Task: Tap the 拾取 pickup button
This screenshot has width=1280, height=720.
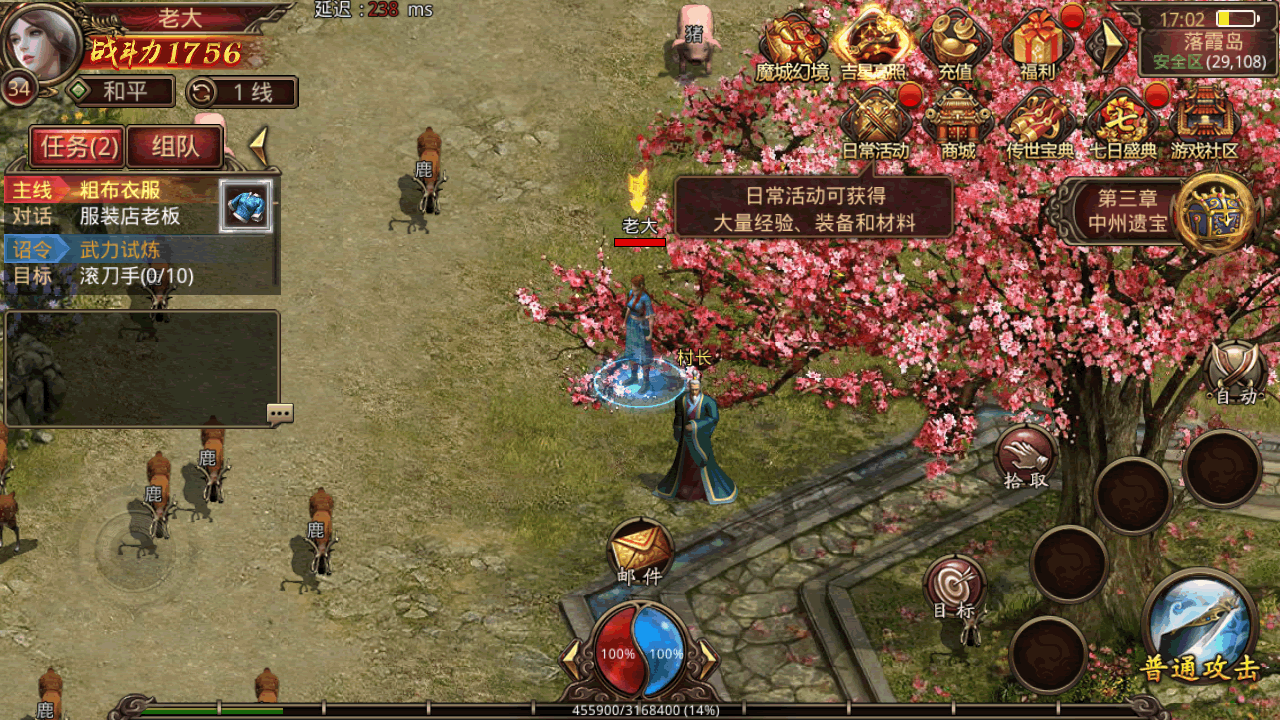Action: (x=1026, y=457)
